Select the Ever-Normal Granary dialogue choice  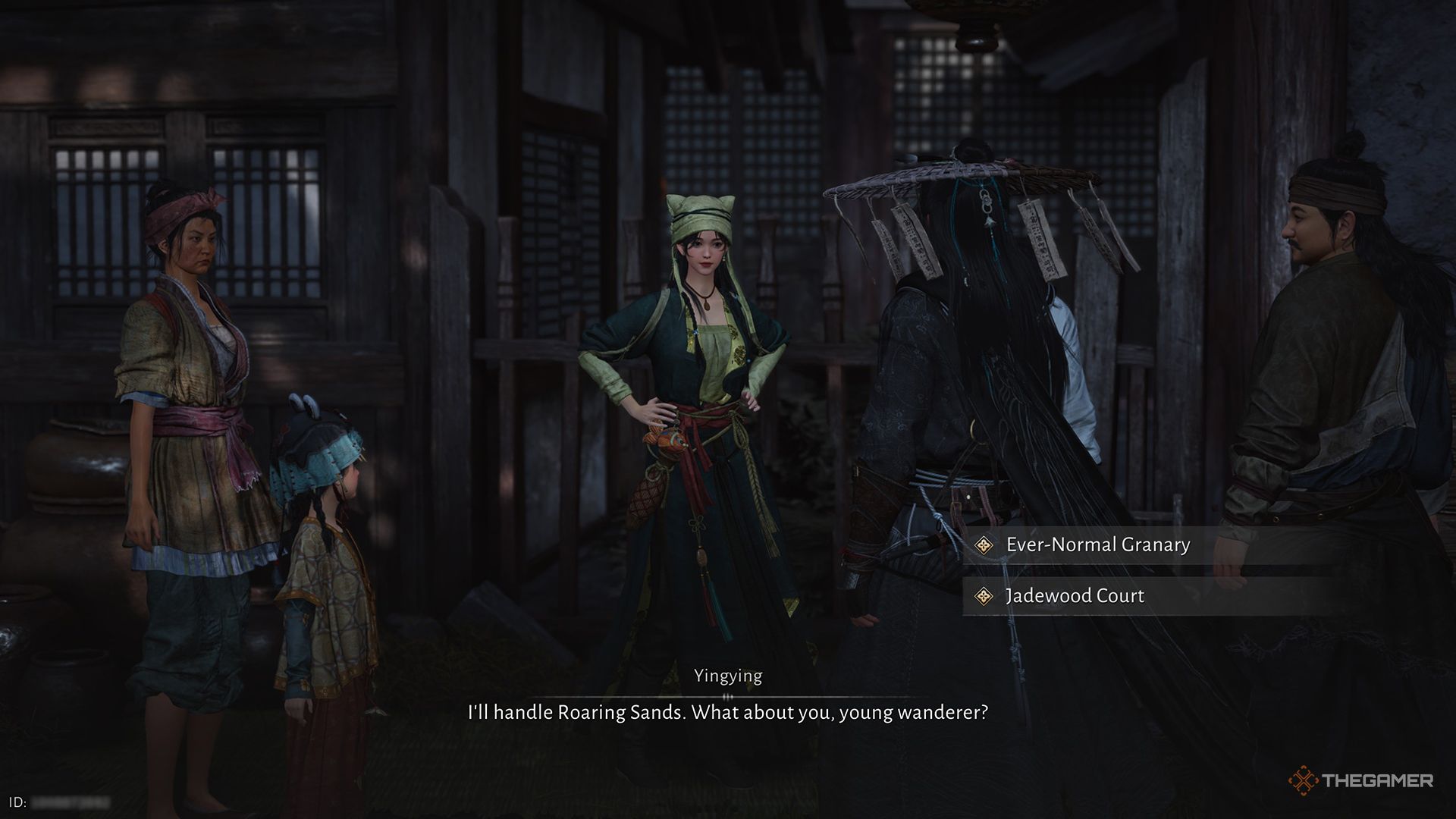(1097, 544)
